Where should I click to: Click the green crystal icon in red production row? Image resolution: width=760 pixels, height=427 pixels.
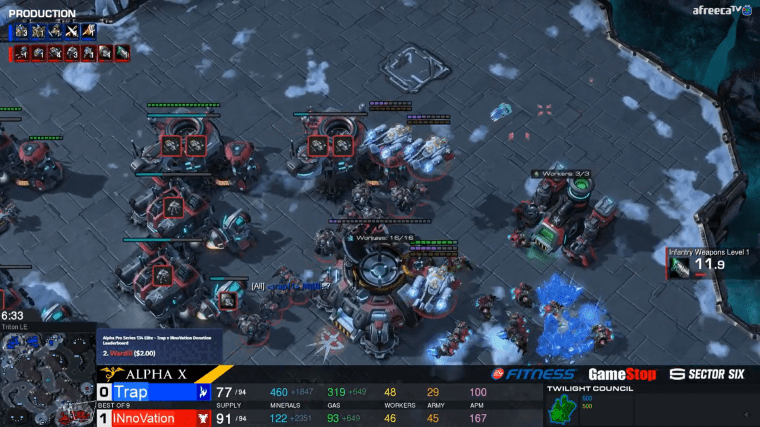pyautogui.click(x=123, y=53)
